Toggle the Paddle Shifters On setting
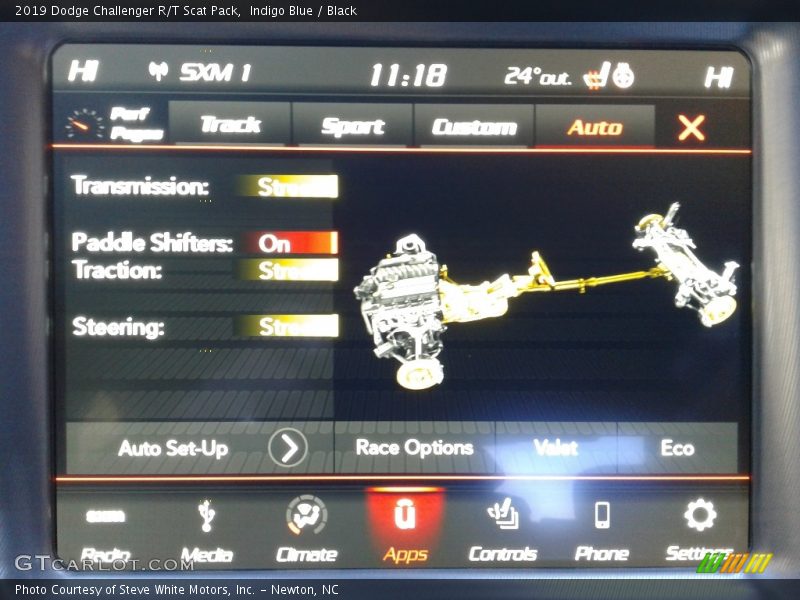Image resolution: width=800 pixels, height=600 pixels. click(288, 243)
